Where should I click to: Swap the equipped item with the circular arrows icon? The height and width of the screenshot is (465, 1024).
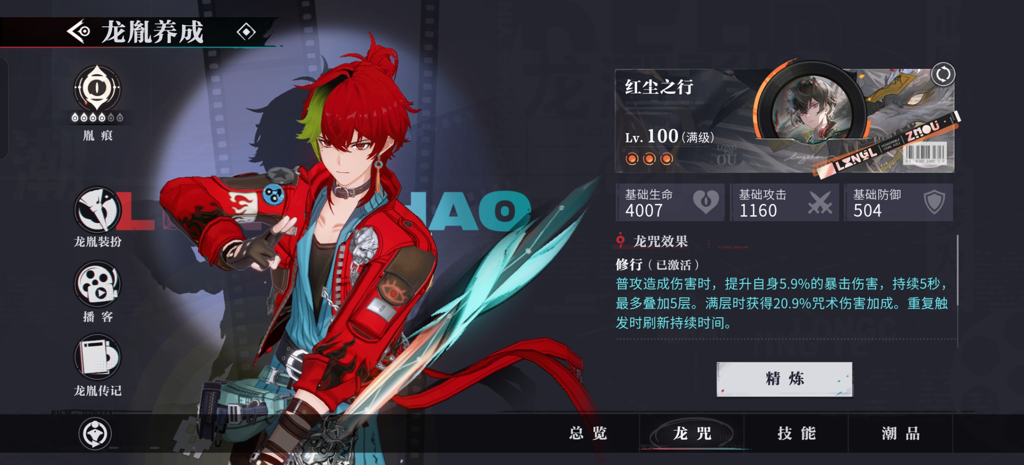[942, 74]
